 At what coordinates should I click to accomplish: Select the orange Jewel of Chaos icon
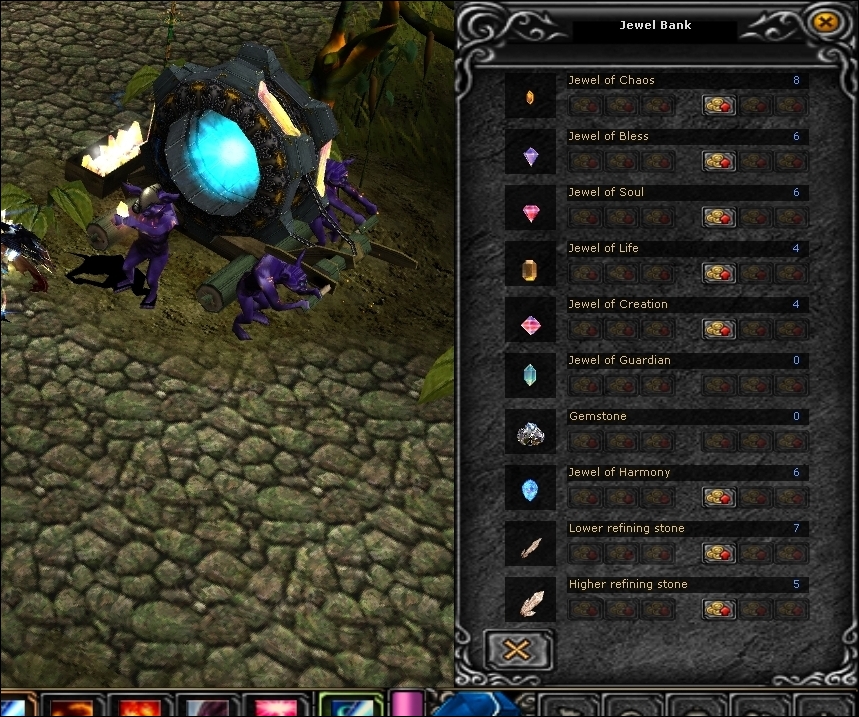point(530,97)
